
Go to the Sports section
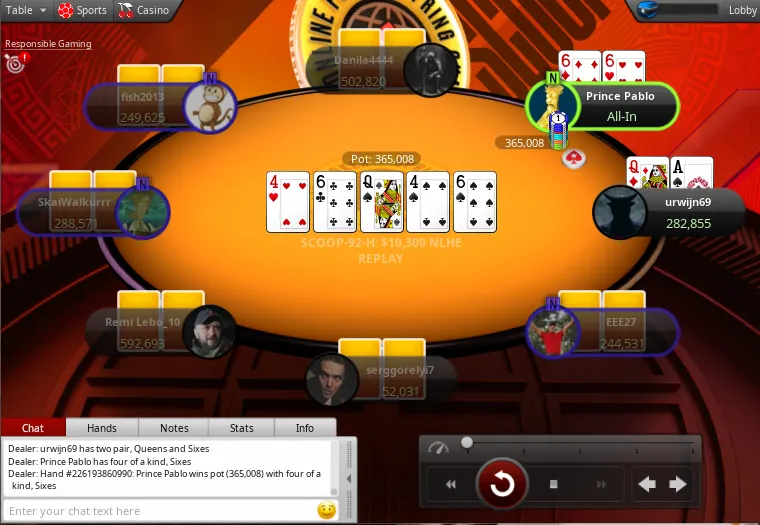pos(82,10)
